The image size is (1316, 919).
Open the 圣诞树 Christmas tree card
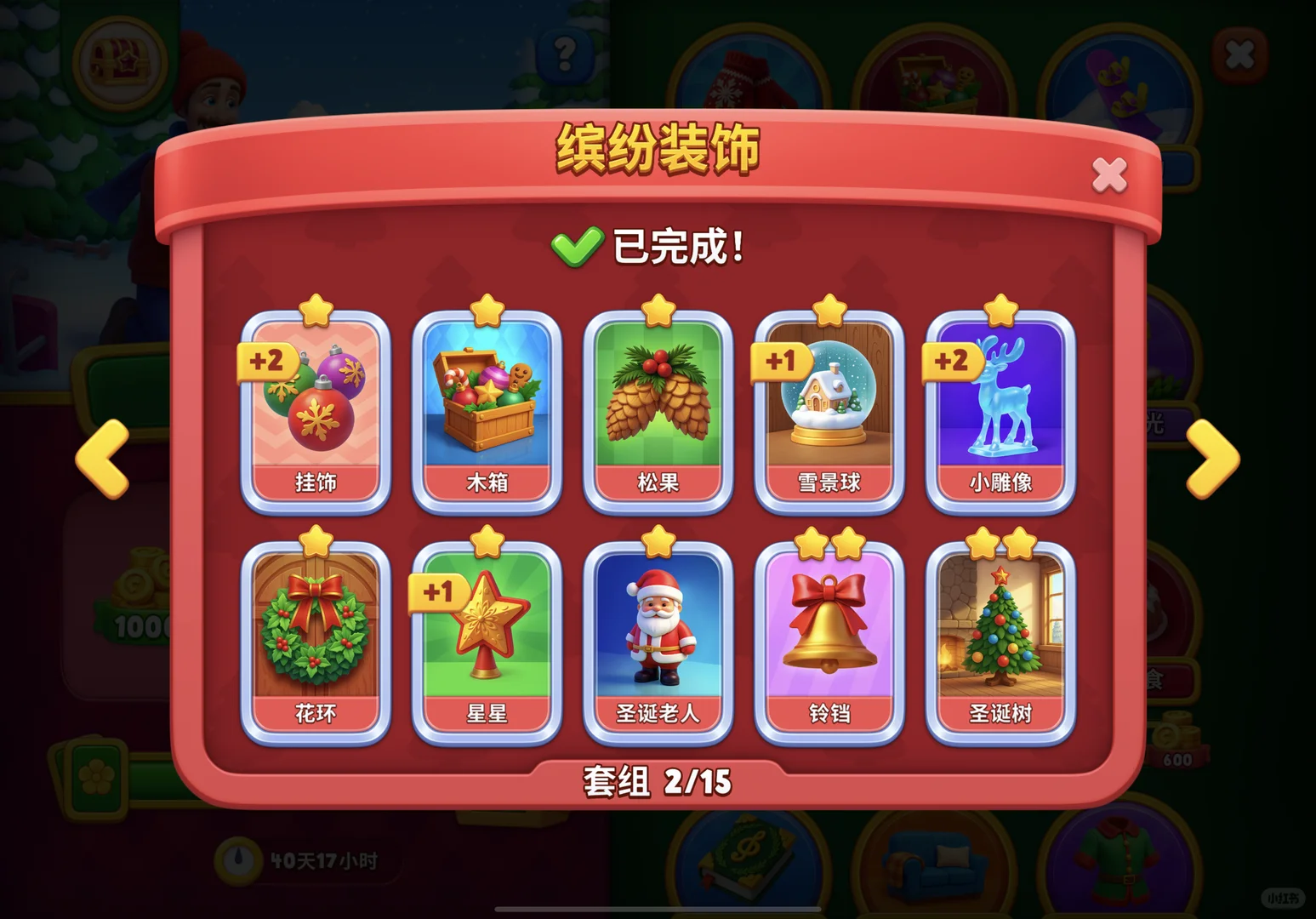(1000, 638)
